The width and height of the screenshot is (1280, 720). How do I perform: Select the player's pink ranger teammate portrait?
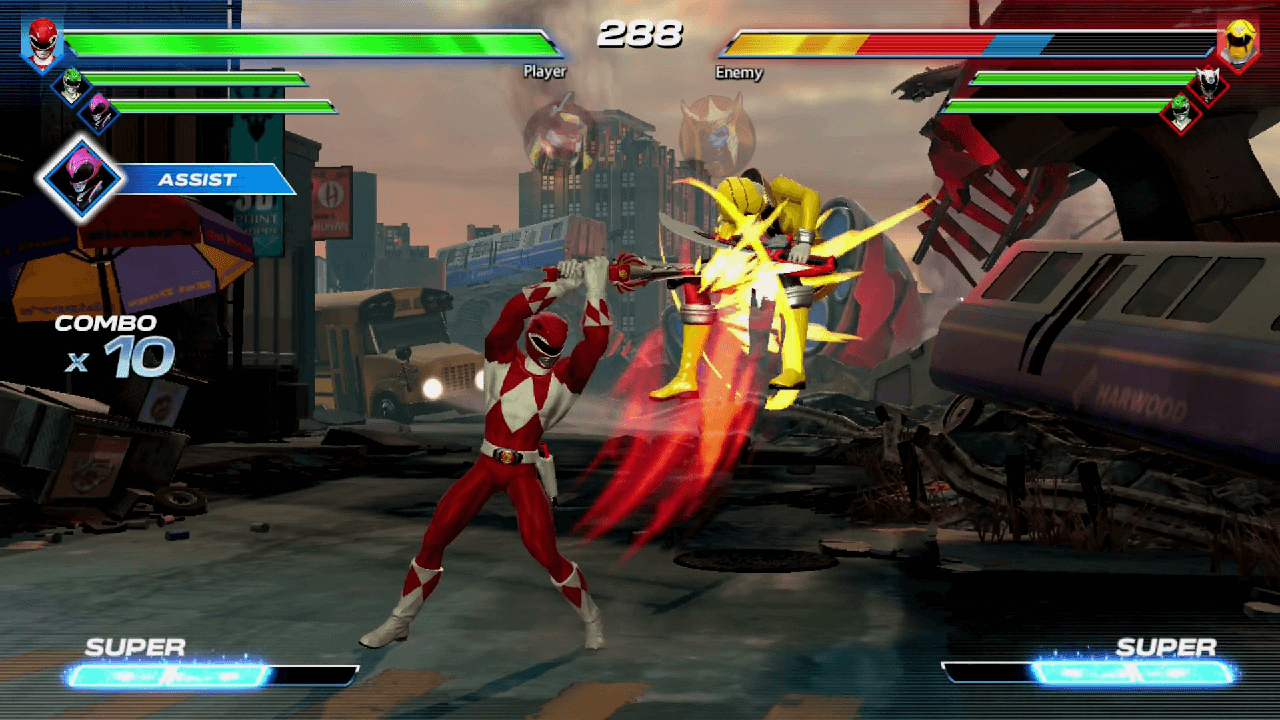(98, 112)
